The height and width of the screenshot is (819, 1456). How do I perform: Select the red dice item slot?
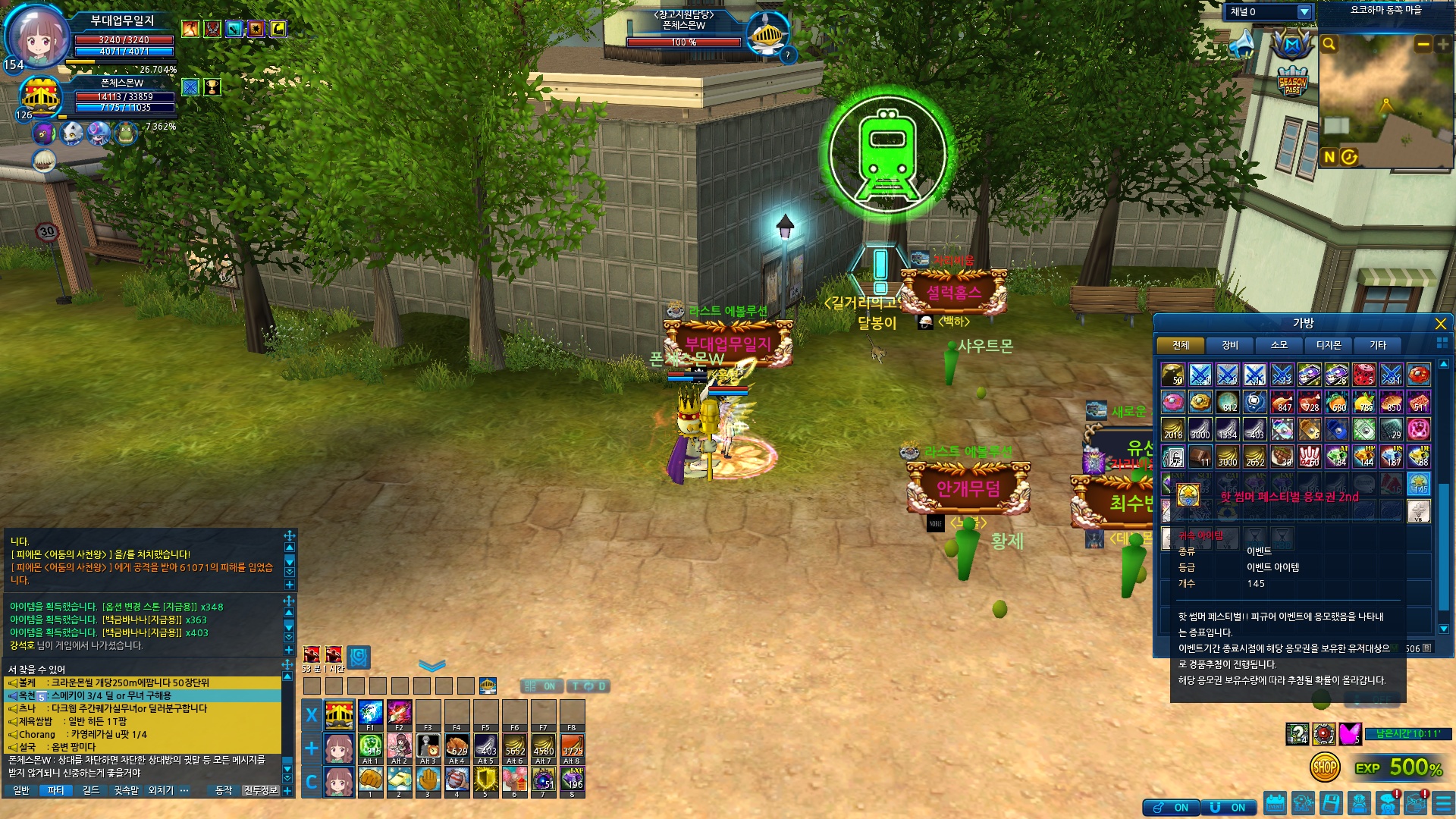(1363, 375)
